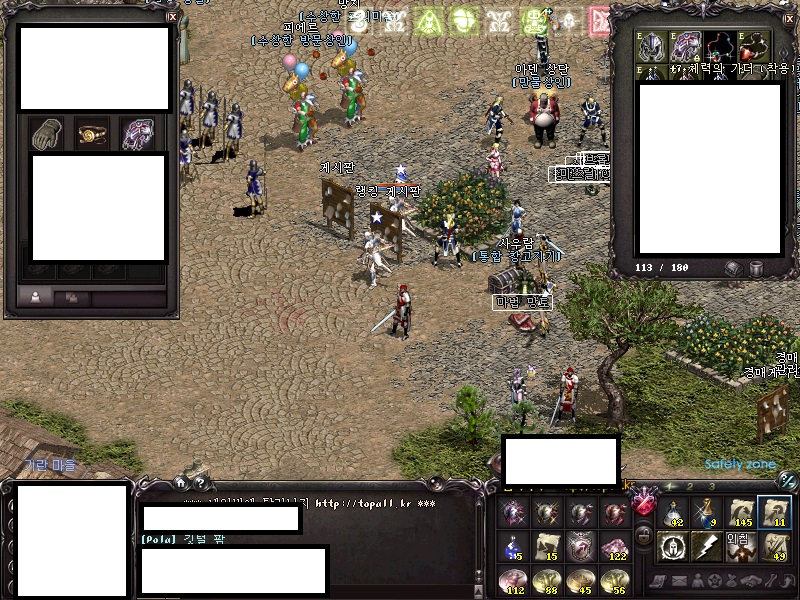Use the 외침 shout skill

point(741,546)
